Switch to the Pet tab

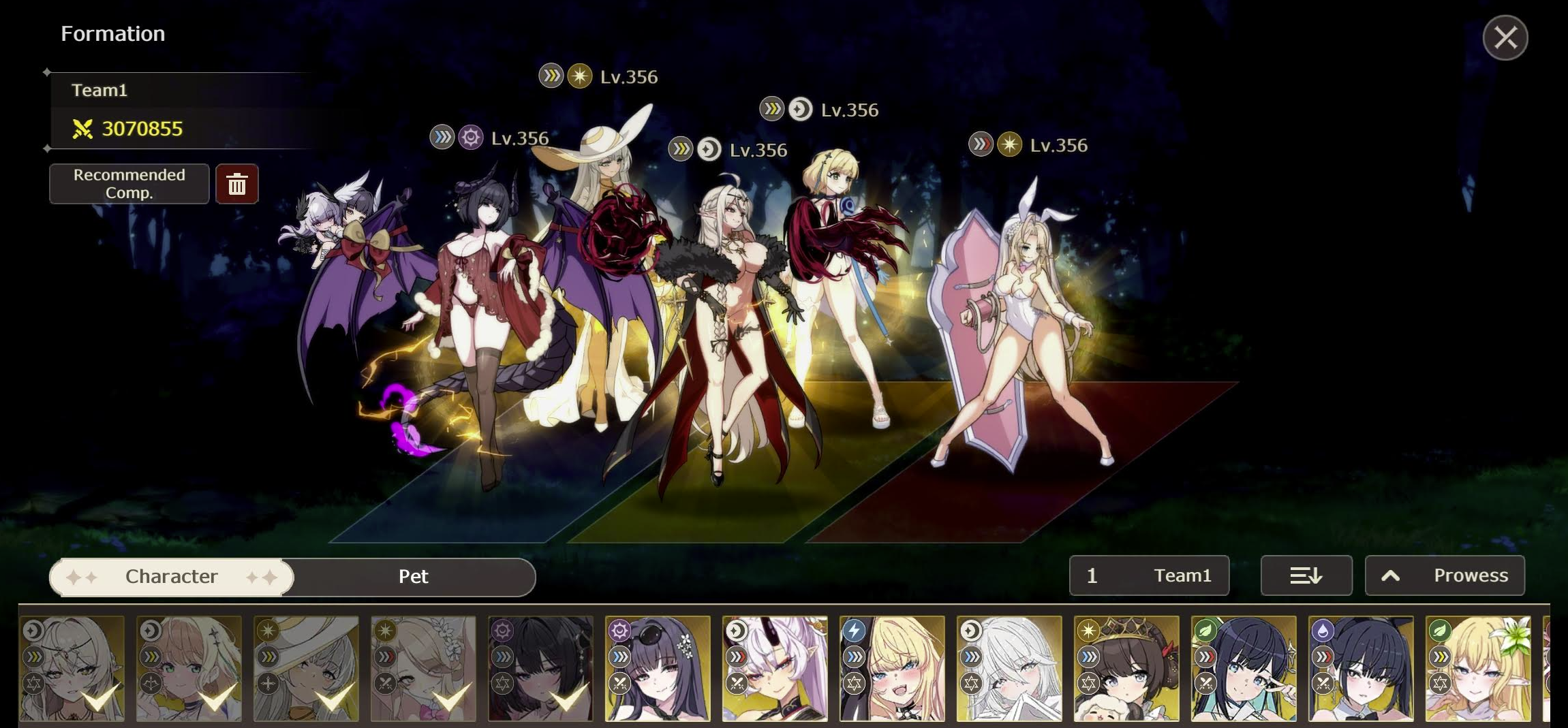(x=413, y=577)
